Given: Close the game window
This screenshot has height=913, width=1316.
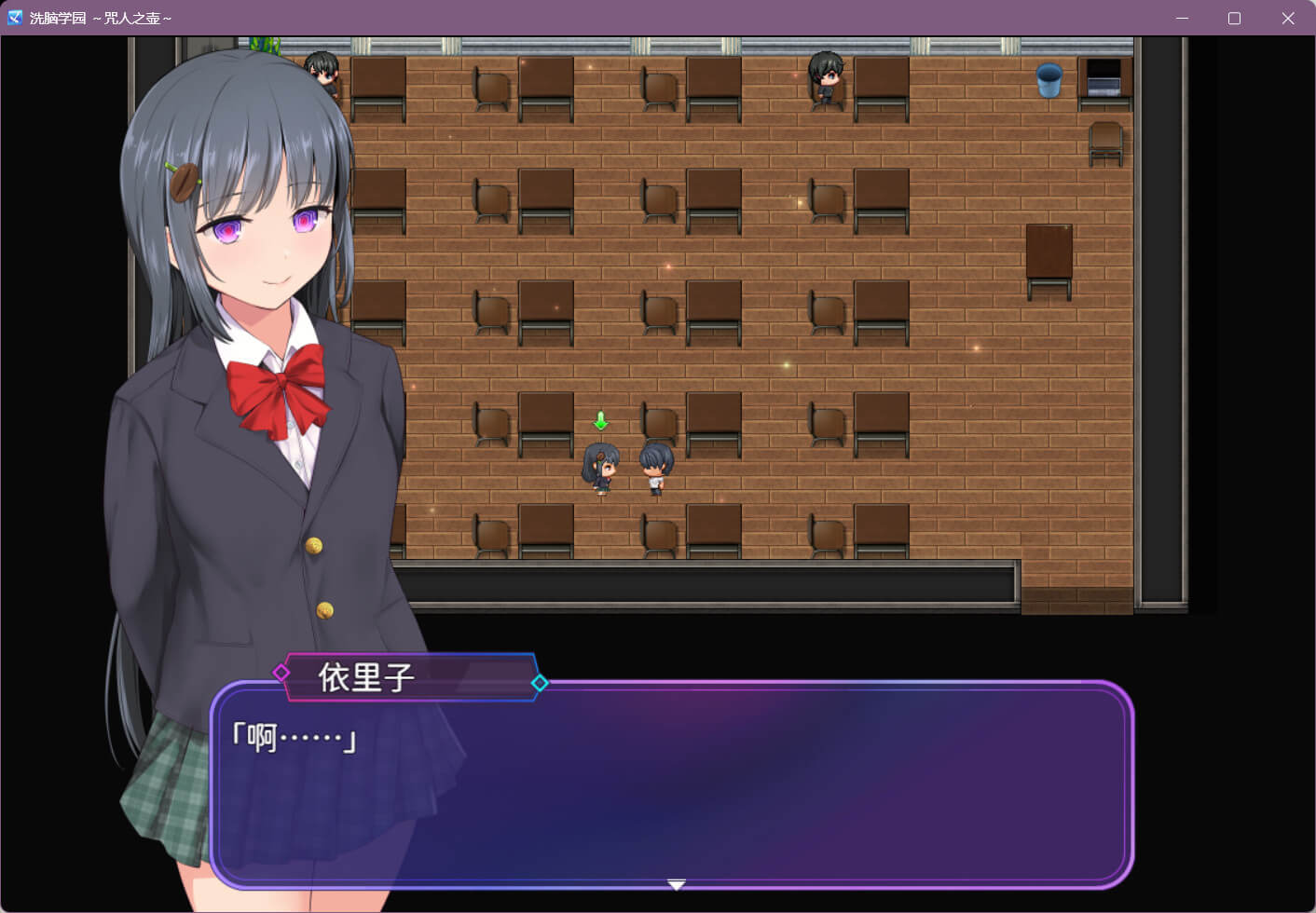Looking at the screenshot, I should 1287,18.
